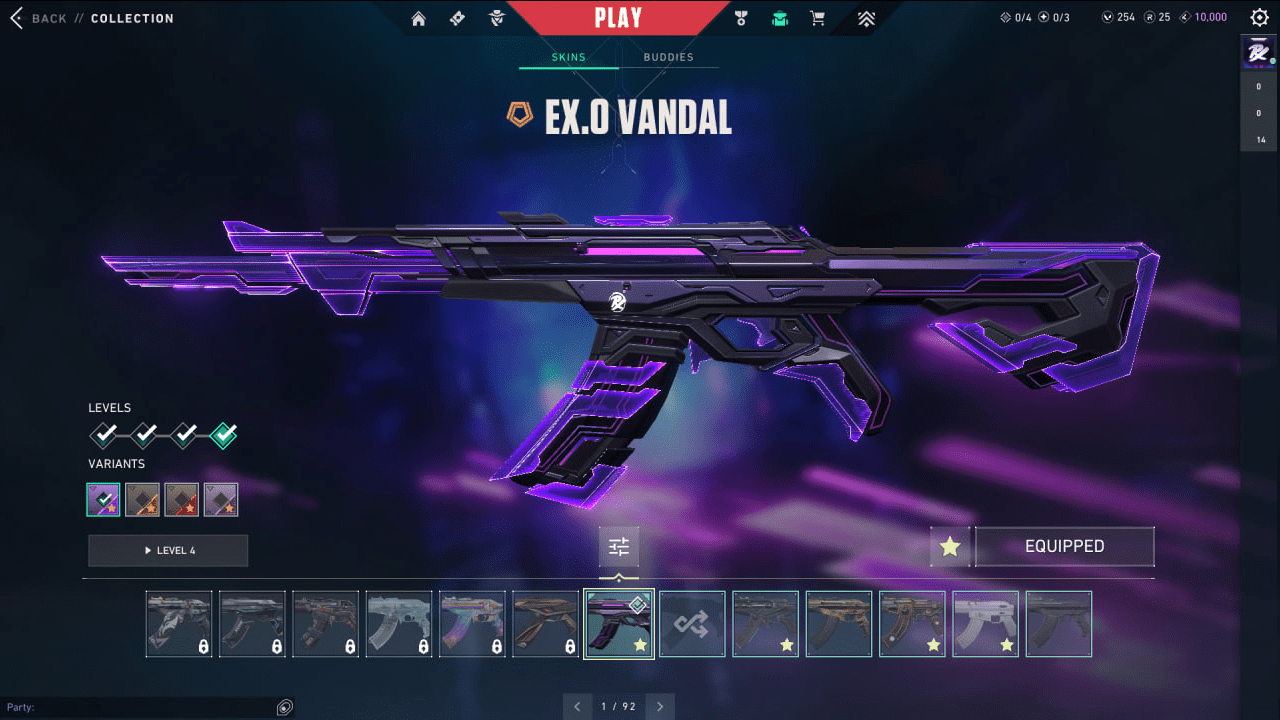Go to next skins page chevron
Screen dimensions: 1280x720
tap(660, 706)
